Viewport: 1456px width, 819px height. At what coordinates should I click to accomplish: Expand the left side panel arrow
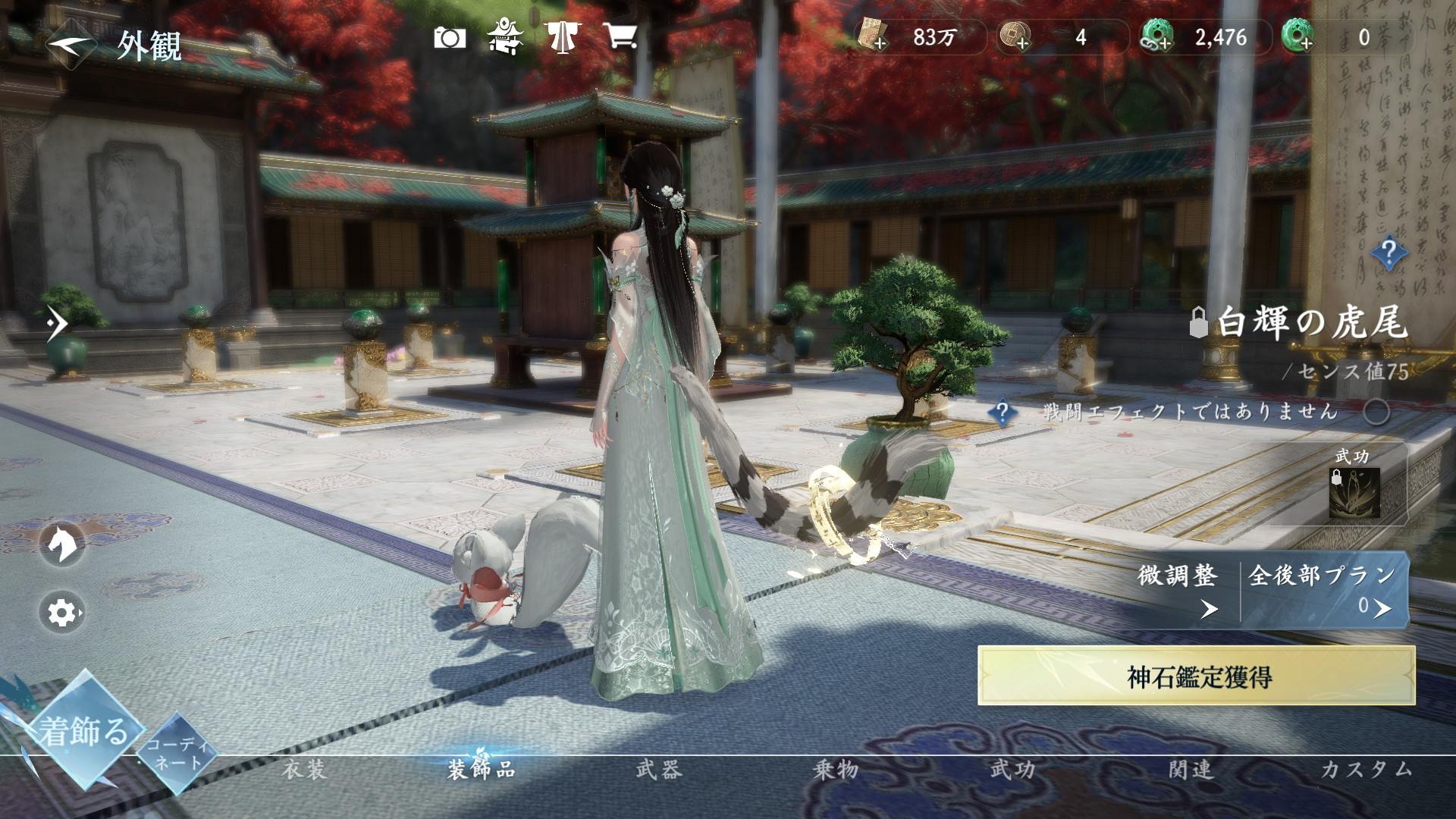pyautogui.click(x=57, y=325)
